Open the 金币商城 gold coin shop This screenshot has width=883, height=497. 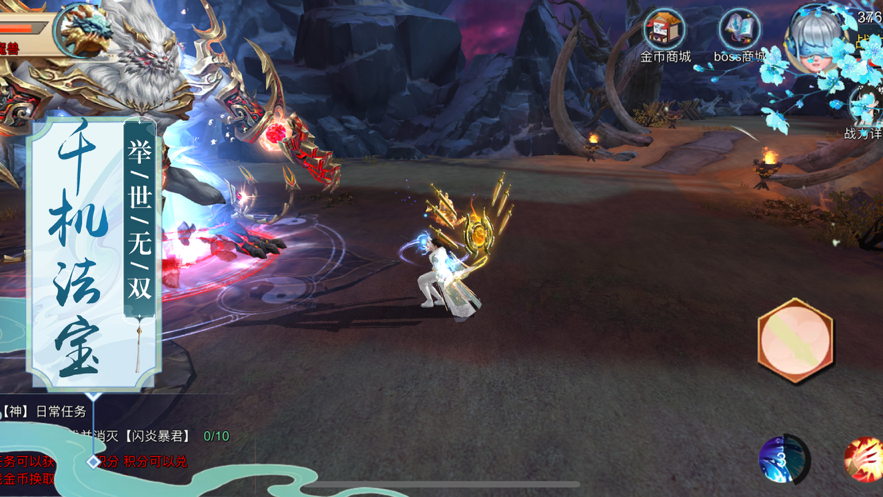pyautogui.click(x=664, y=32)
